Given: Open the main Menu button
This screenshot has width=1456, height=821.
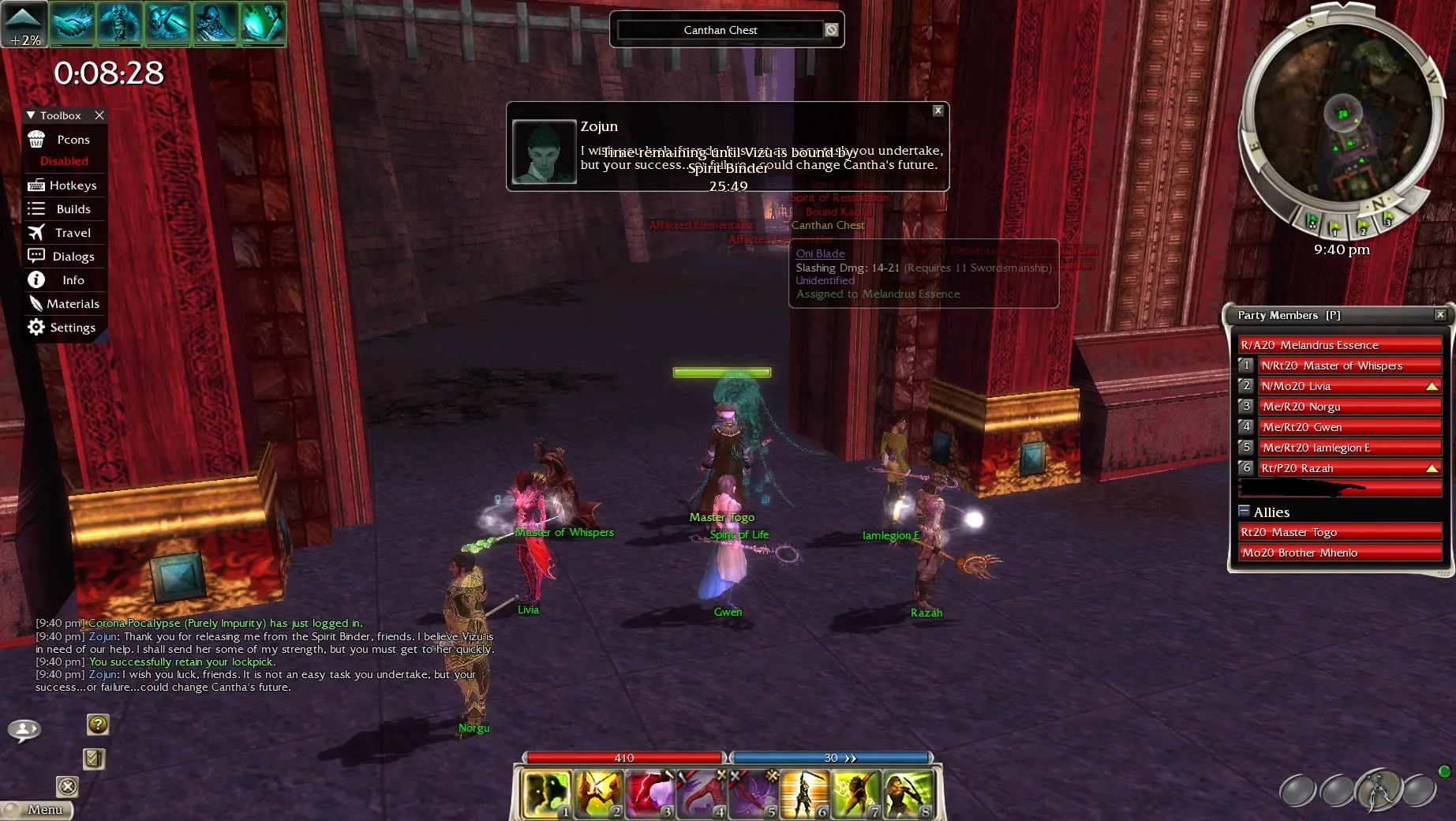Looking at the screenshot, I should 39,809.
